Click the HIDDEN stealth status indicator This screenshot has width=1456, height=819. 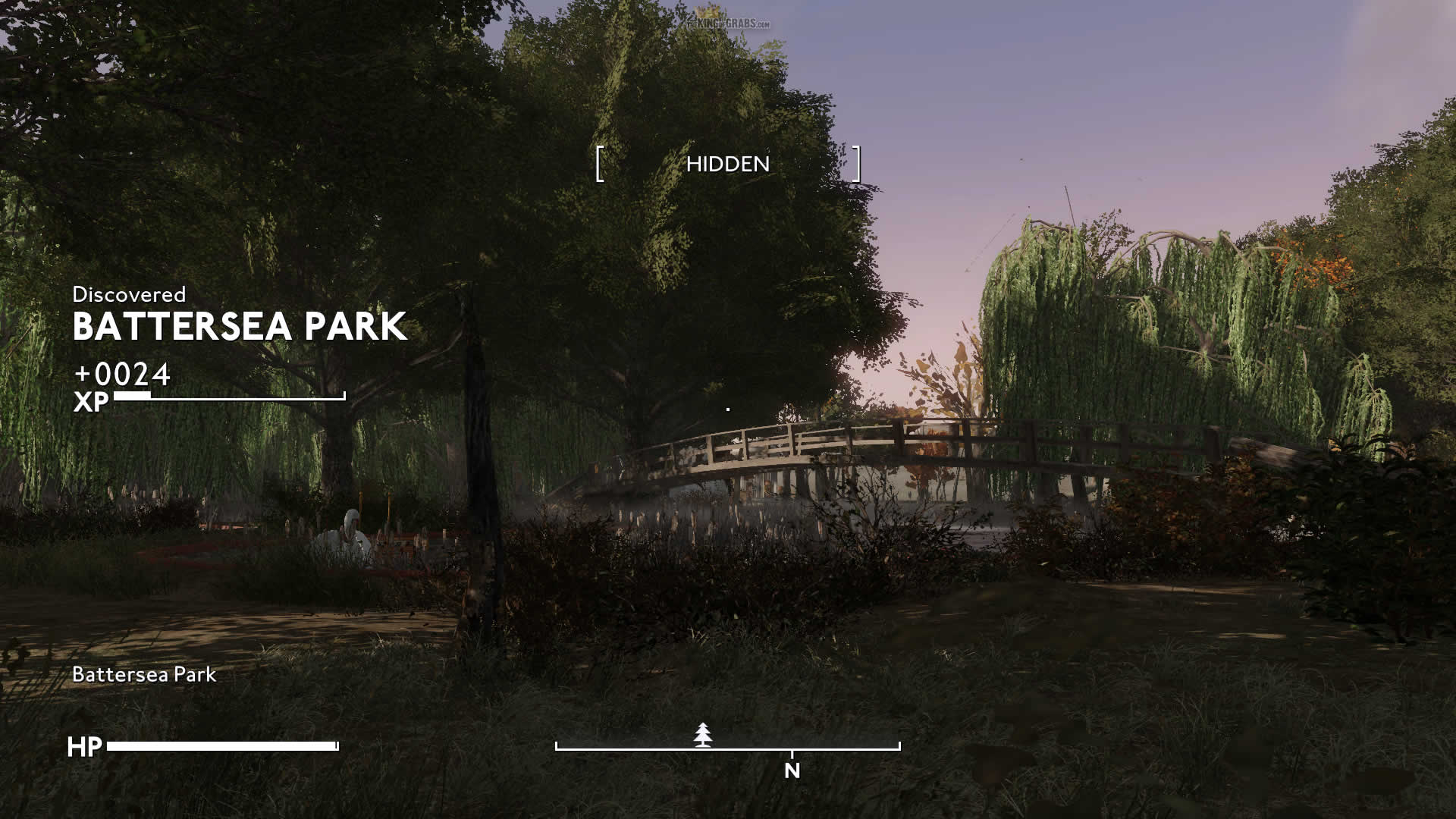(727, 164)
